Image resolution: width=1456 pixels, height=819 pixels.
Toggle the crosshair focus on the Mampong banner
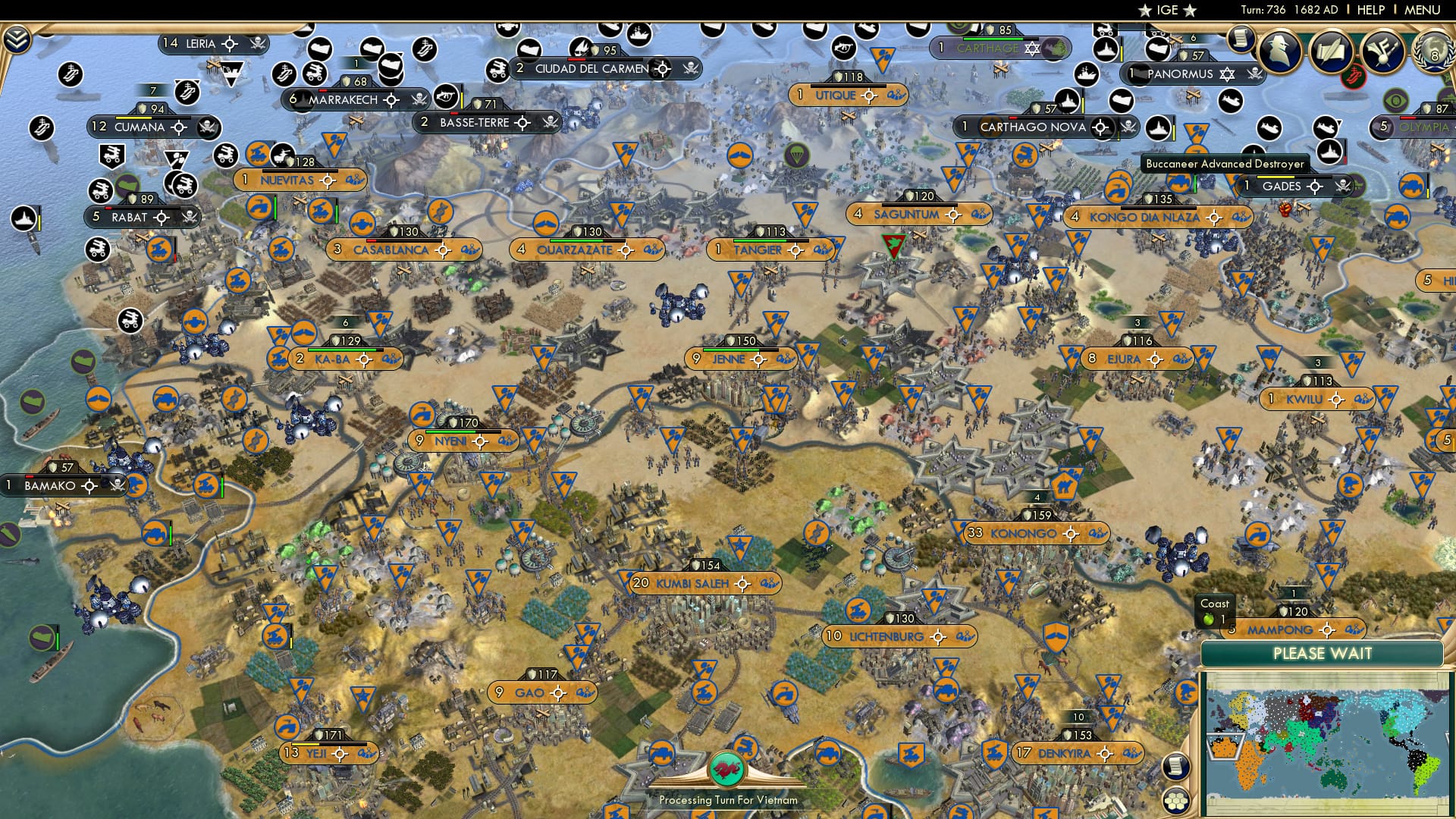(1327, 630)
